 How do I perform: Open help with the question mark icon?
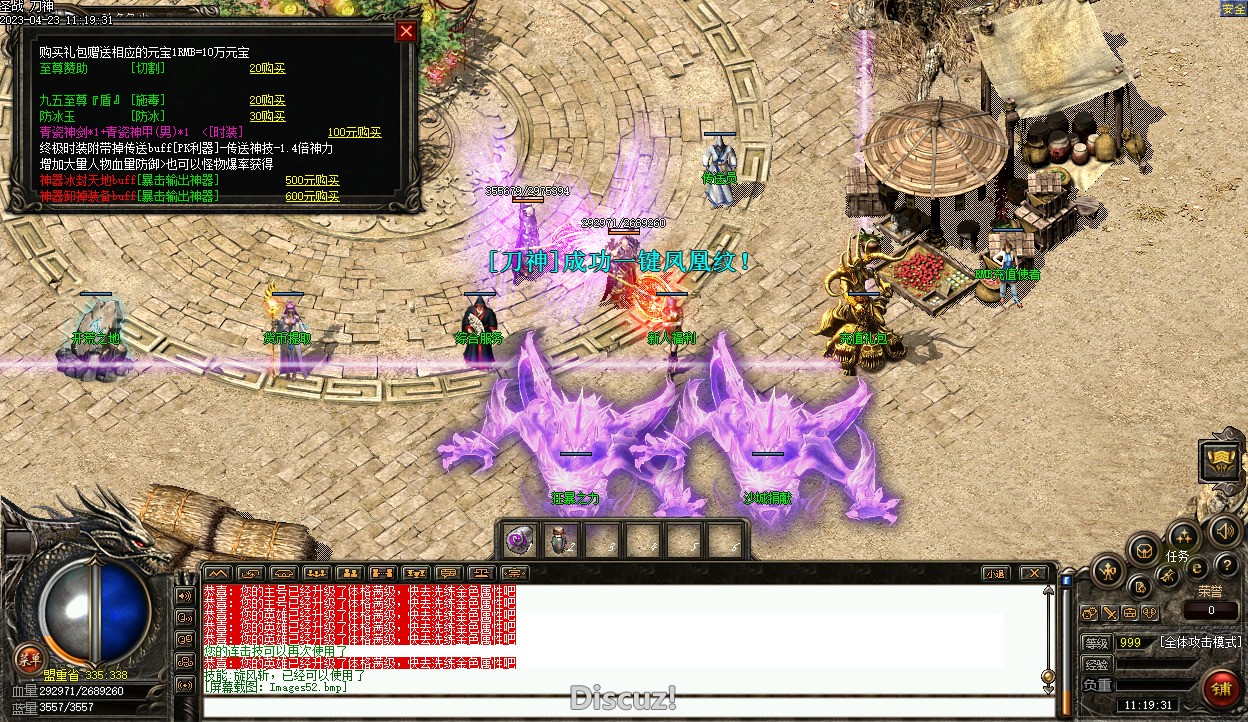[1225, 566]
